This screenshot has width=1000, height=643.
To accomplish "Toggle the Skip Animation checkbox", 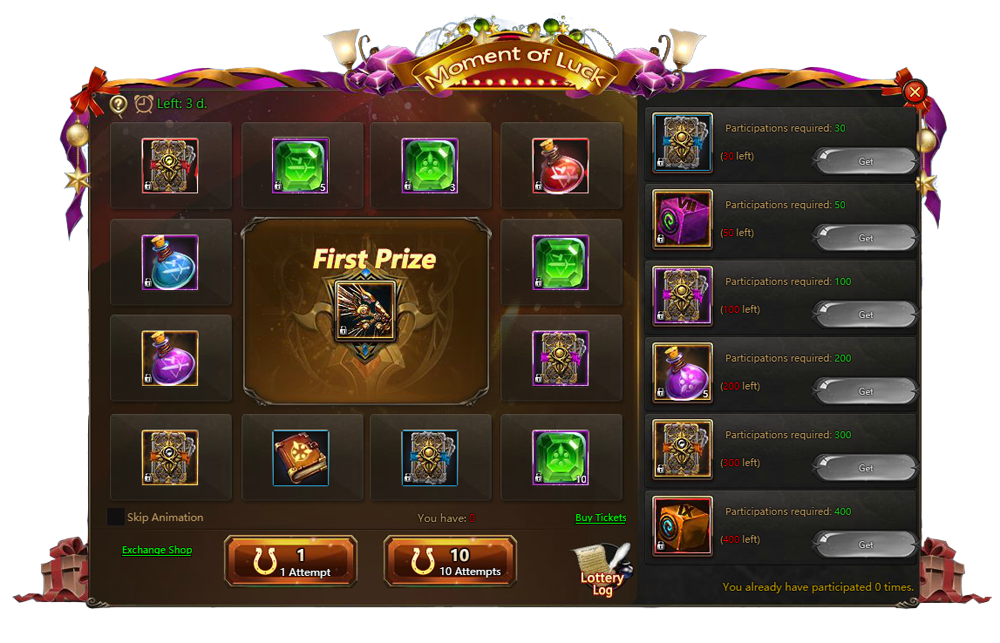I will click(x=116, y=517).
